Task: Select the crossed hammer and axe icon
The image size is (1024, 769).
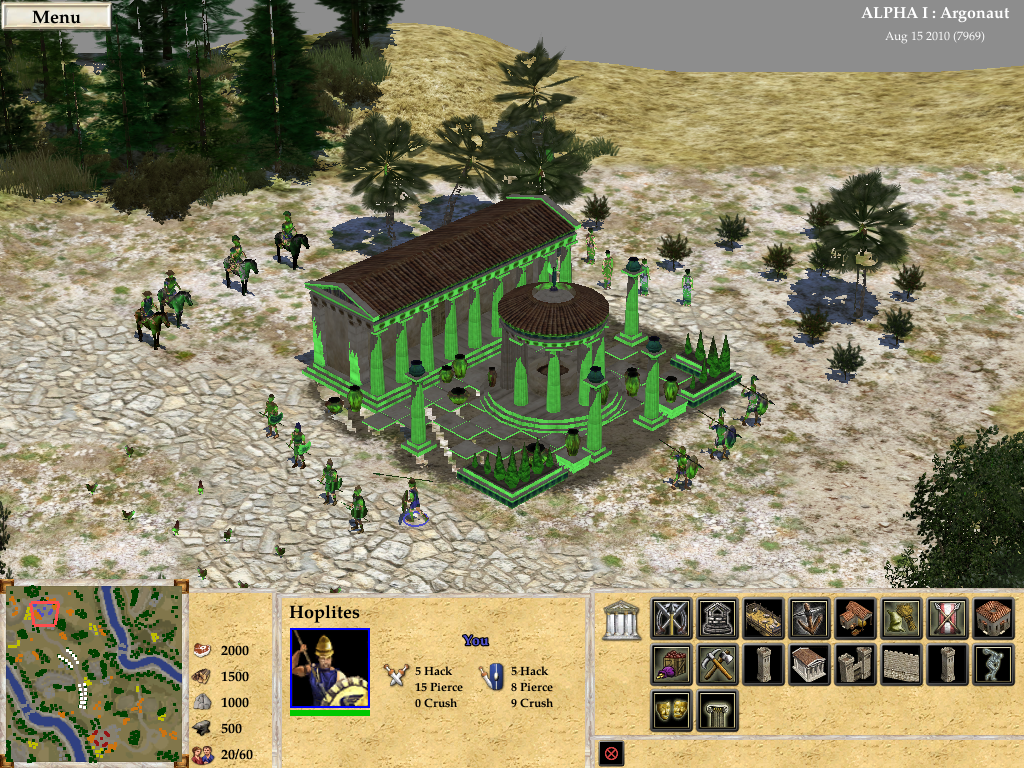Action: tap(717, 665)
